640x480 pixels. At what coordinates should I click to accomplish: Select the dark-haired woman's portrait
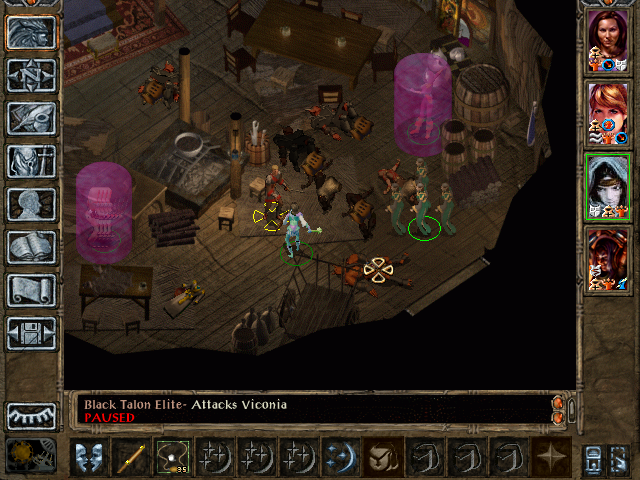[607, 40]
